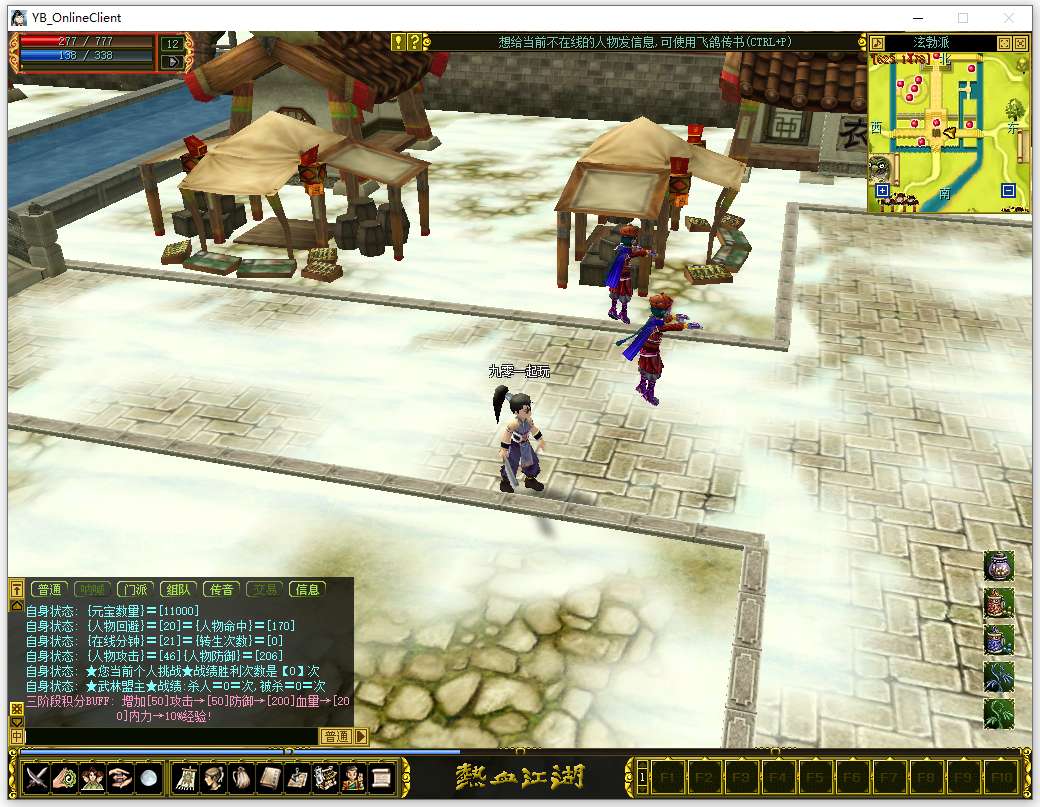Zoom in the minimap with plus button
Screen dimensions: 1040x807
[x=881, y=190]
